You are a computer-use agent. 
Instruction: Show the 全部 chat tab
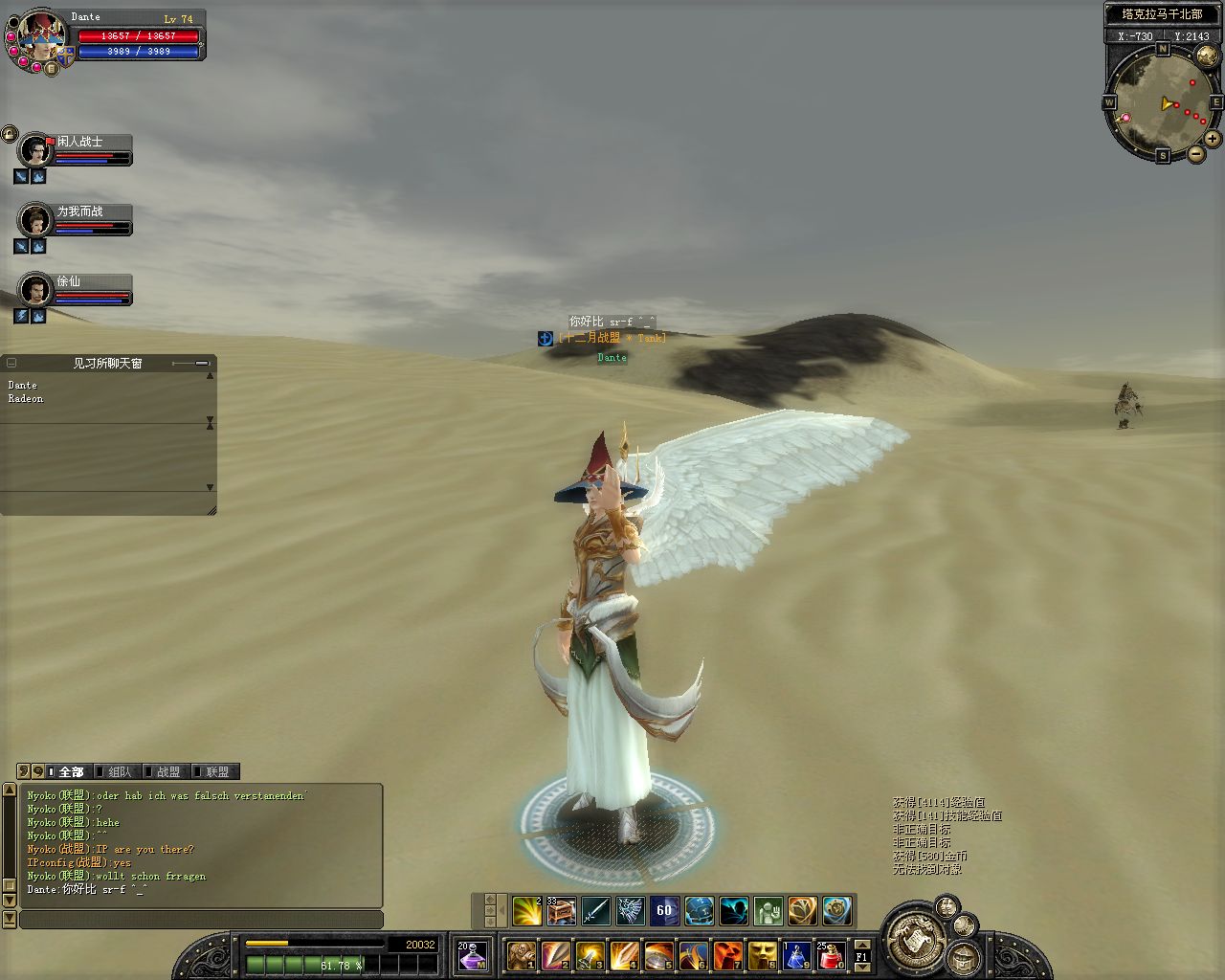[71, 771]
